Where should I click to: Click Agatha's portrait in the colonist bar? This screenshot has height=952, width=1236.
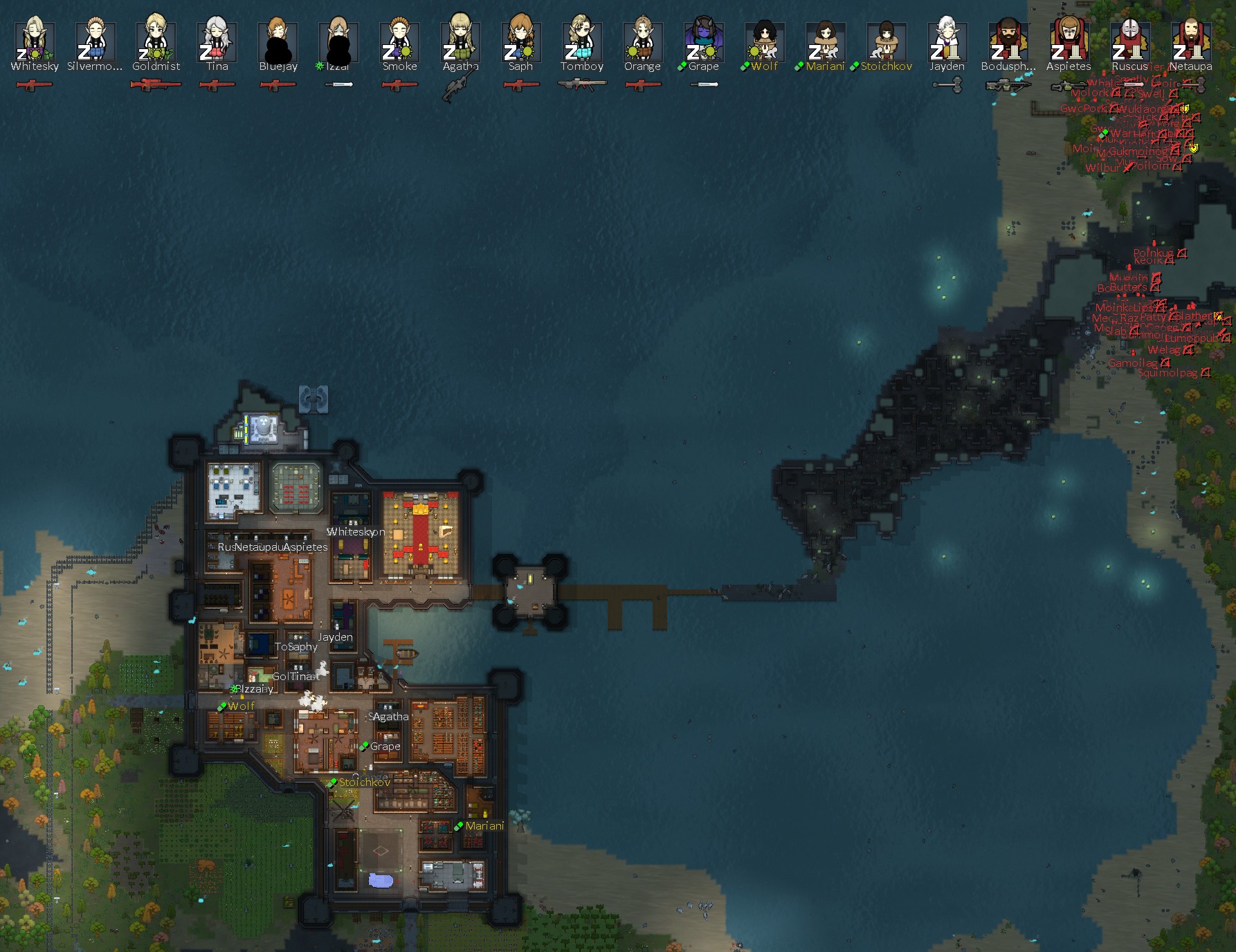coord(461,42)
